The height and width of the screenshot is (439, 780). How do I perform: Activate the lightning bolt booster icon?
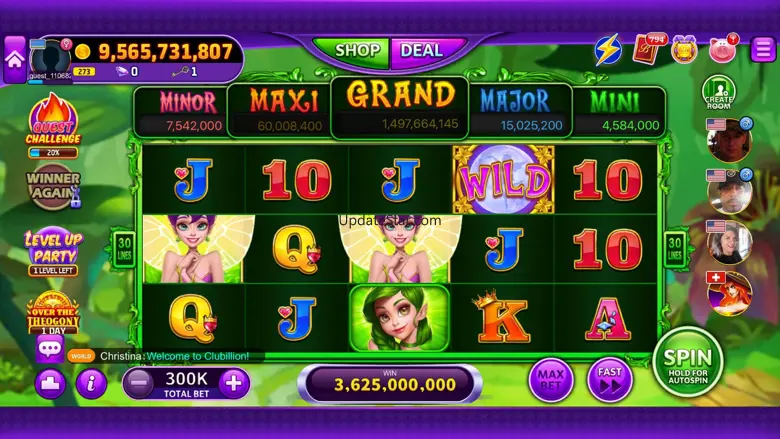pyautogui.click(x=608, y=49)
